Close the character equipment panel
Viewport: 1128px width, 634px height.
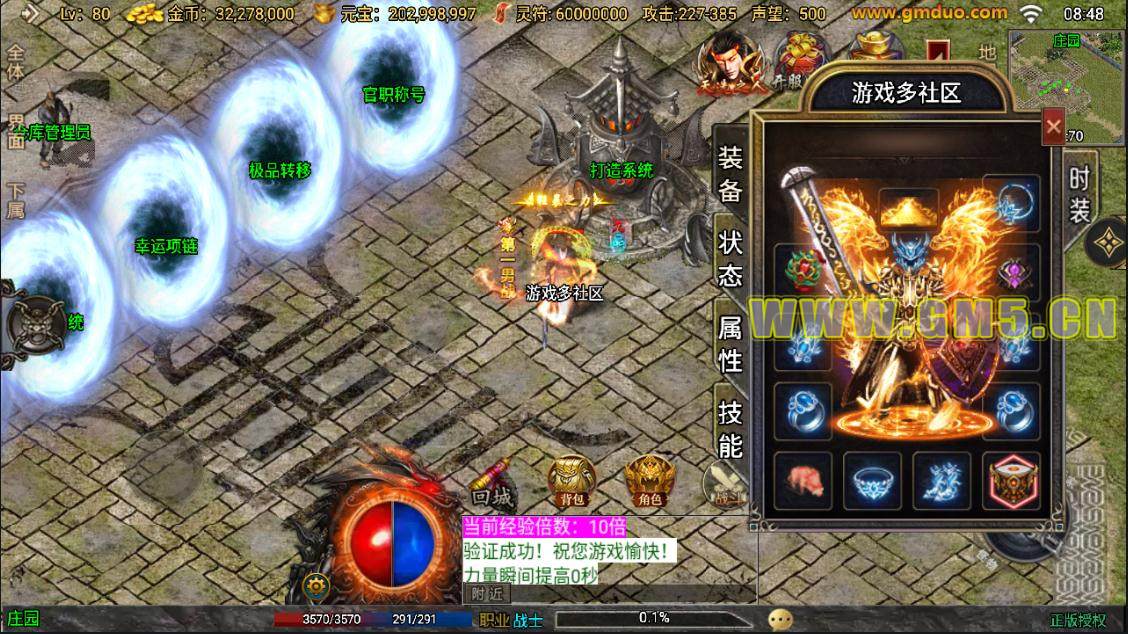[1053, 126]
